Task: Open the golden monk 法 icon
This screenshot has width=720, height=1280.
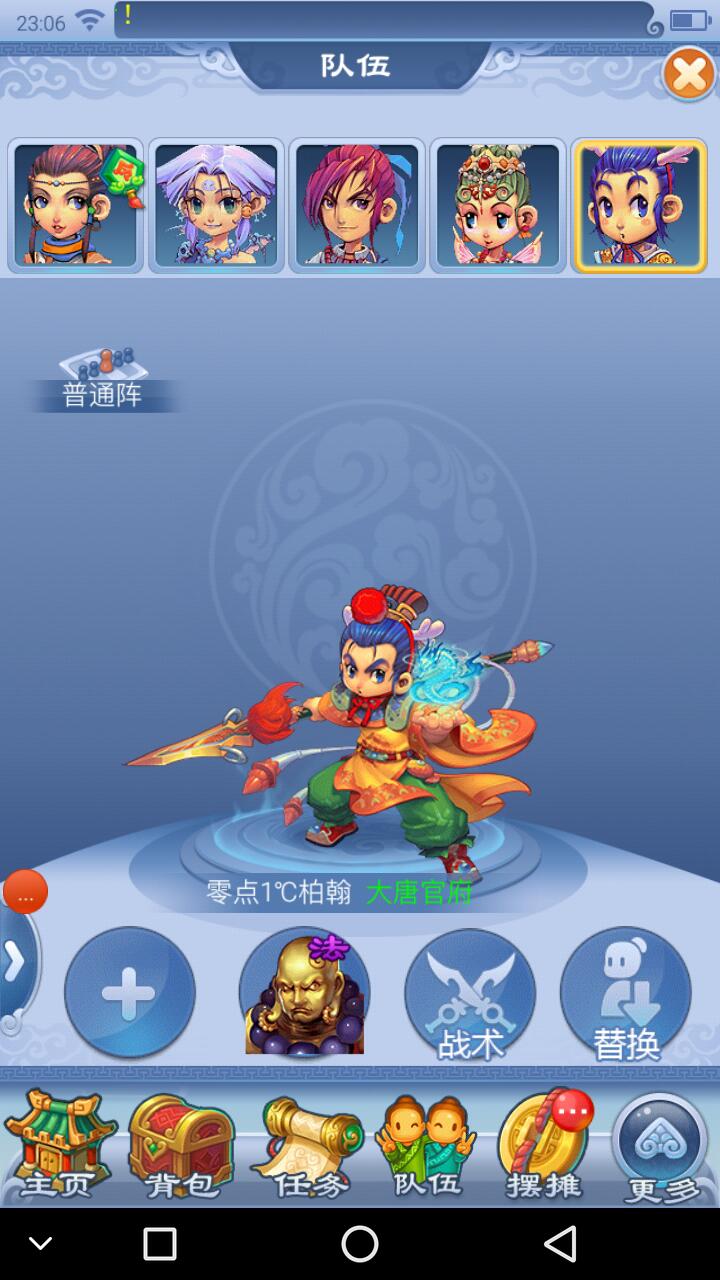Action: click(x=305, y=992)
